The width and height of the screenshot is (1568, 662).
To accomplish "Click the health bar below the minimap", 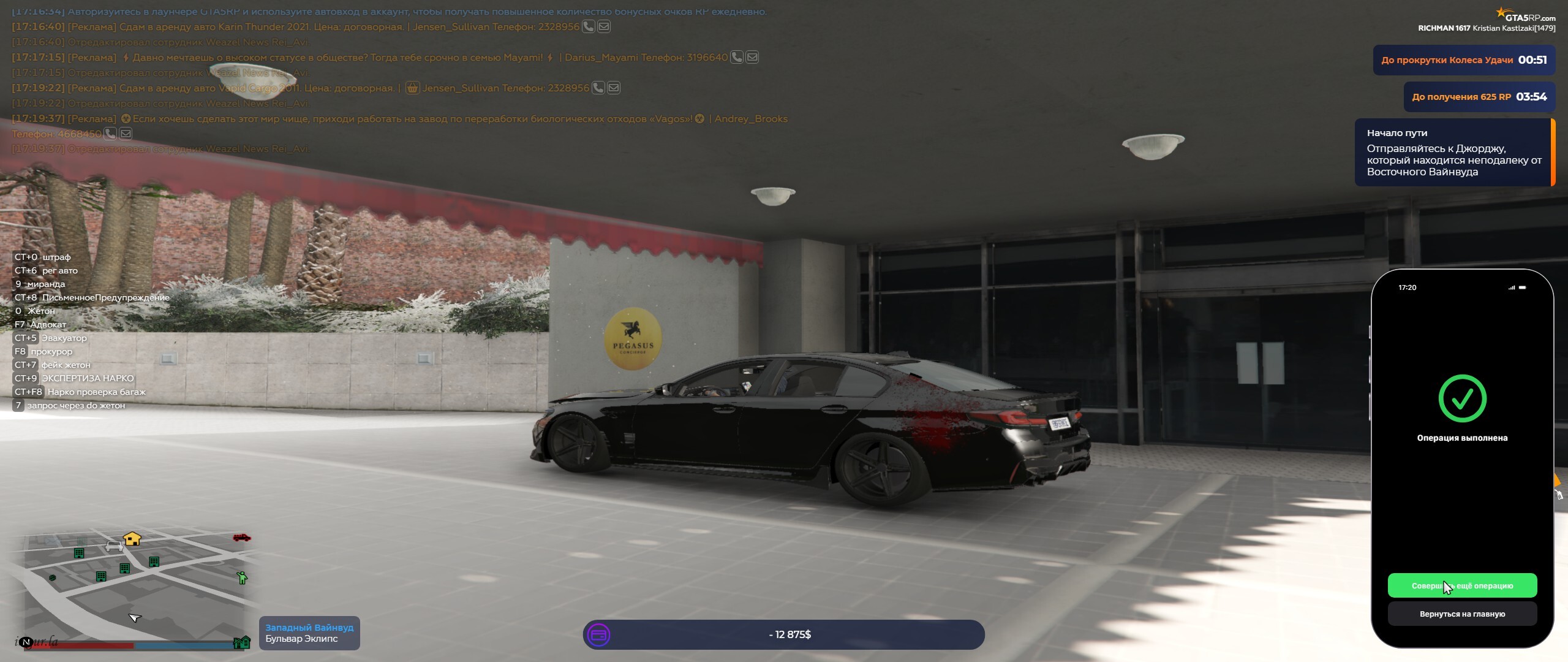I will pos(80,646).
